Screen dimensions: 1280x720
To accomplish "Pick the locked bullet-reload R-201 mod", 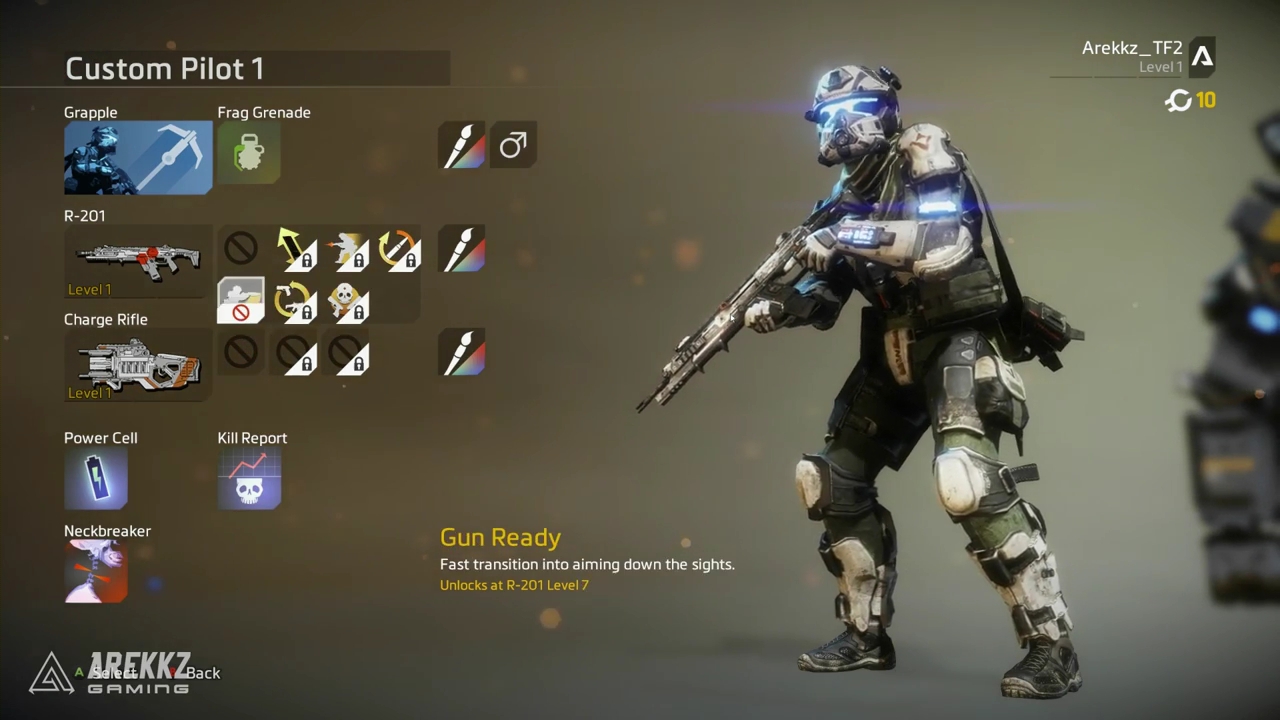I will click(x=397, y=249).
